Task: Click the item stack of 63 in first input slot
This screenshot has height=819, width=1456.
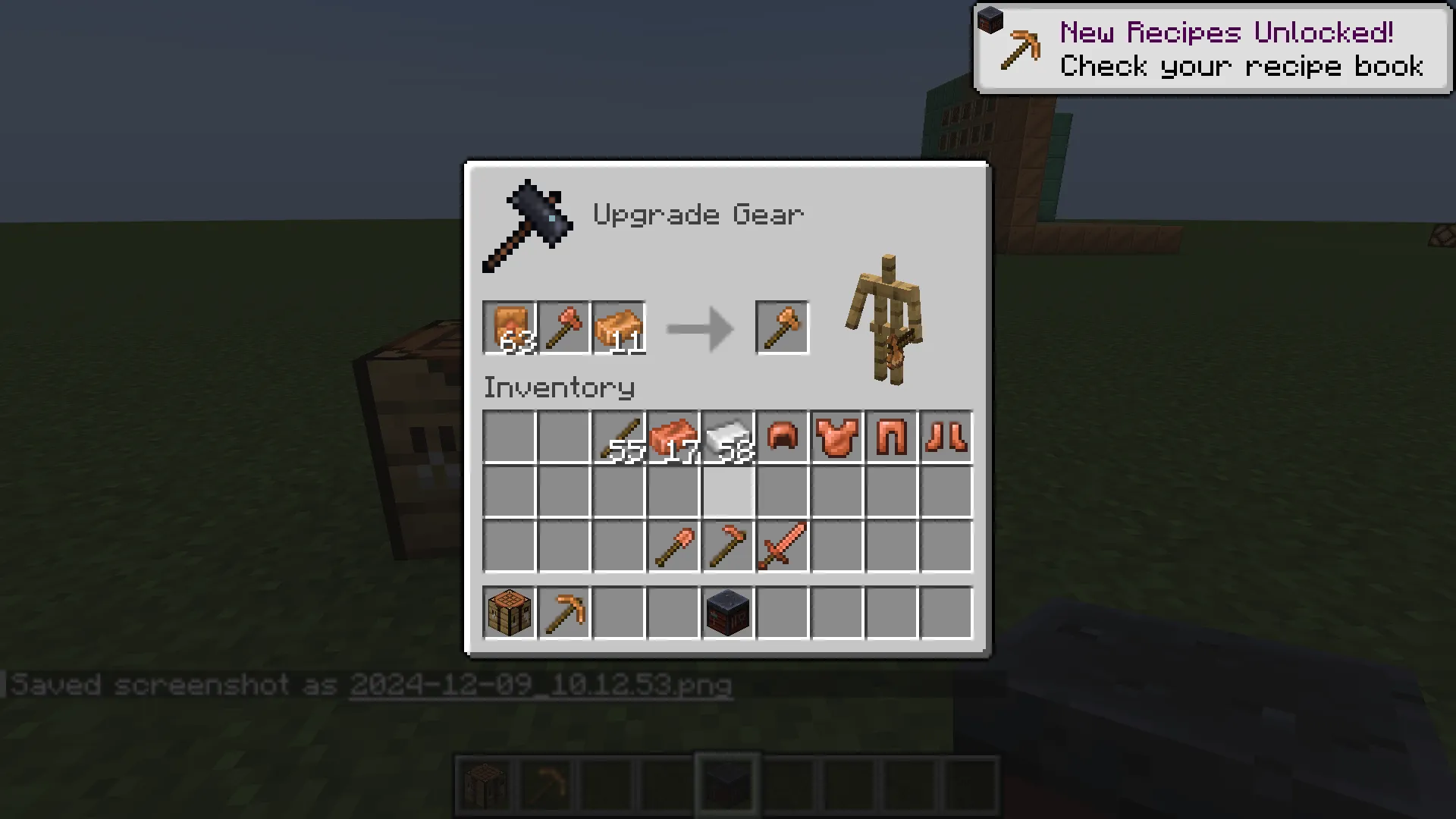Action: [x=510, y=328]
